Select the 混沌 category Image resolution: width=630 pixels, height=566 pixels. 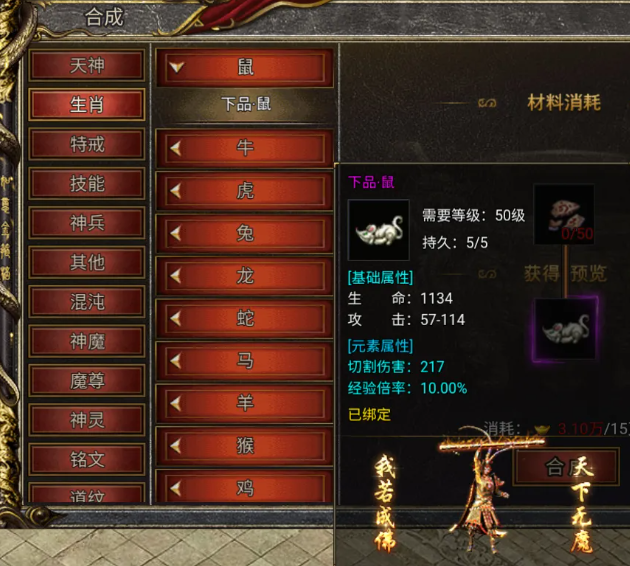[87, 302]
